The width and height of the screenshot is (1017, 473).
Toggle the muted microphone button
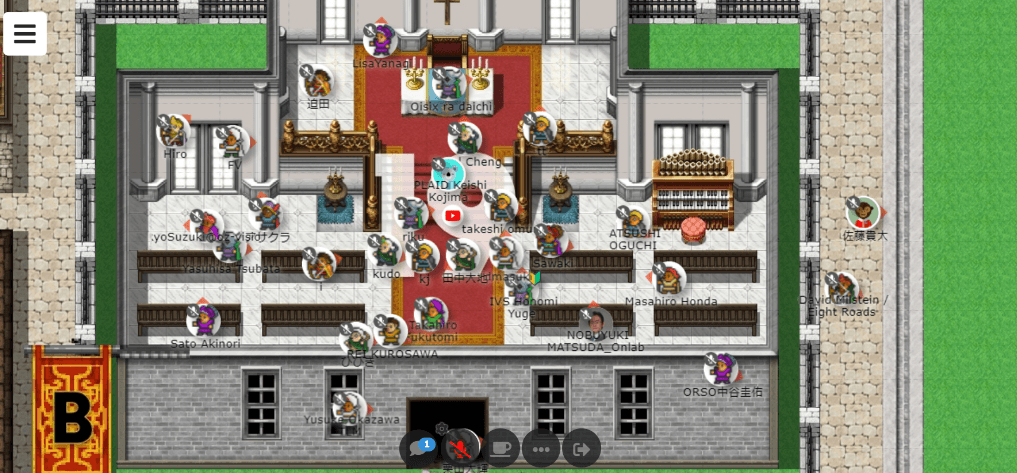click(460, 449)
